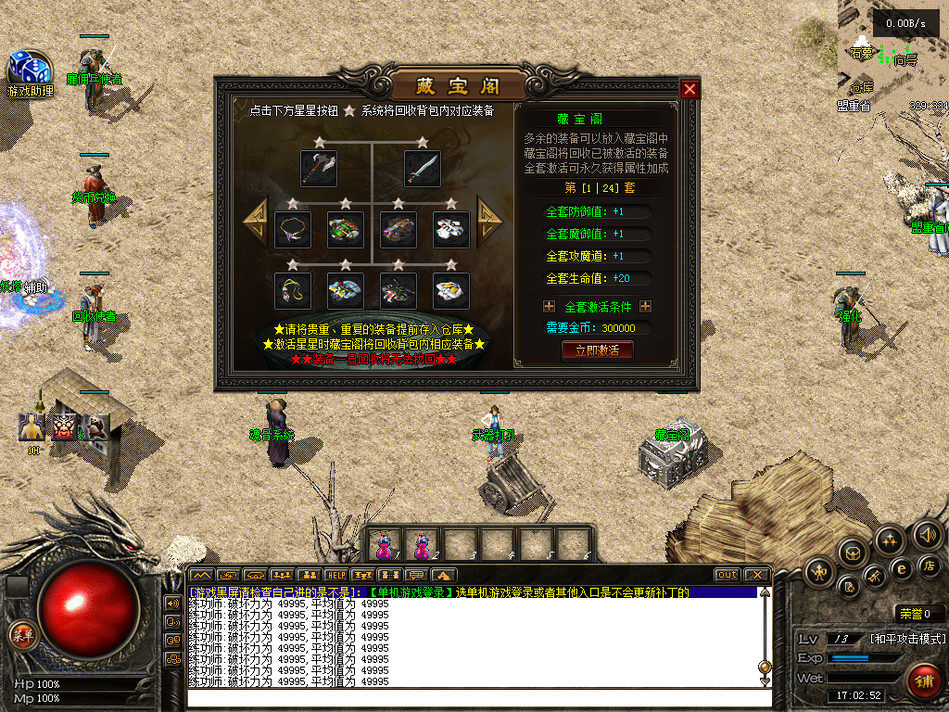Click the red demon mask buff icon
The image size is (949, 712).
(x=65, y=427)
